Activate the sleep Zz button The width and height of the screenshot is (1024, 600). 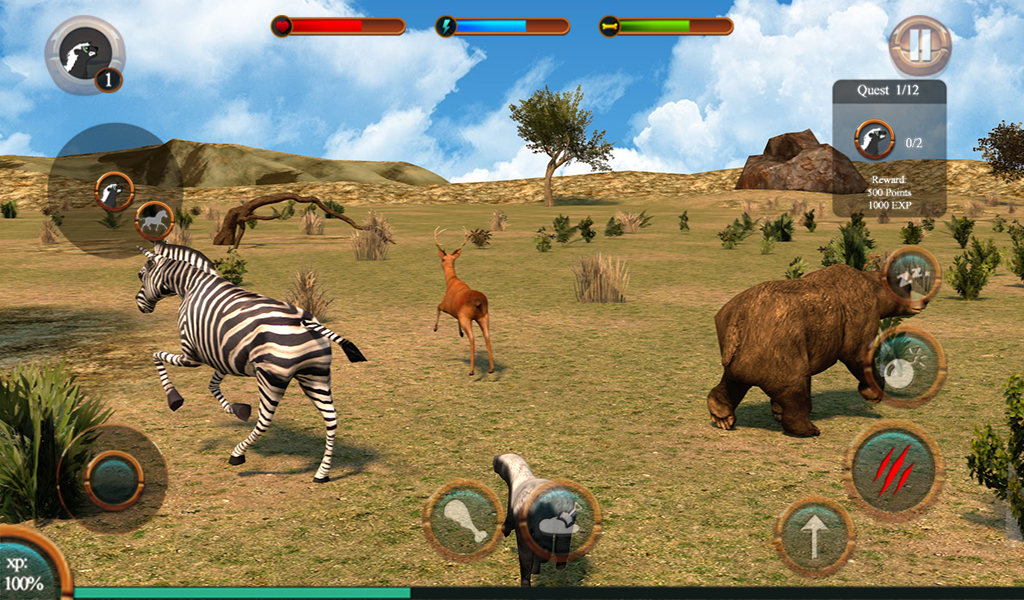912,275
